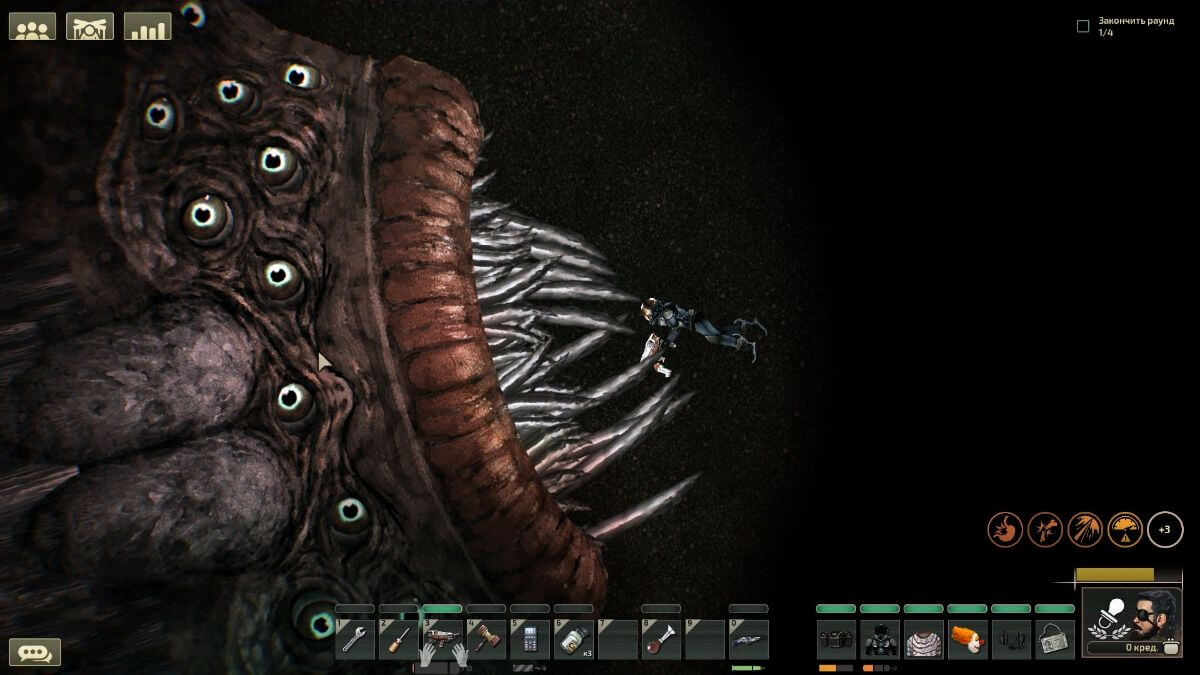The image size is (1200, 675).
Task: Select the handheld device in slot 5
Action: (x=530, y=639)
